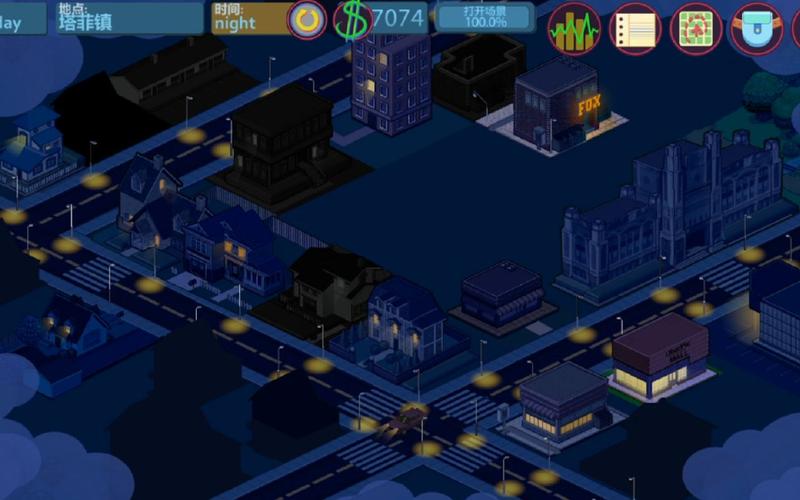The image size is (800, 500).
Task: Click the 打开场景 100.0% panel
Action: point(485,17)
